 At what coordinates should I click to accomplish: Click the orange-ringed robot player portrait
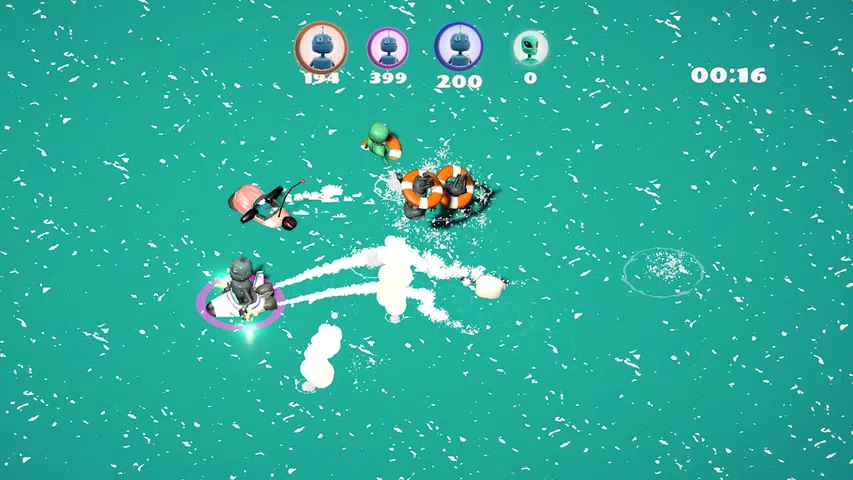pos(321,45)
